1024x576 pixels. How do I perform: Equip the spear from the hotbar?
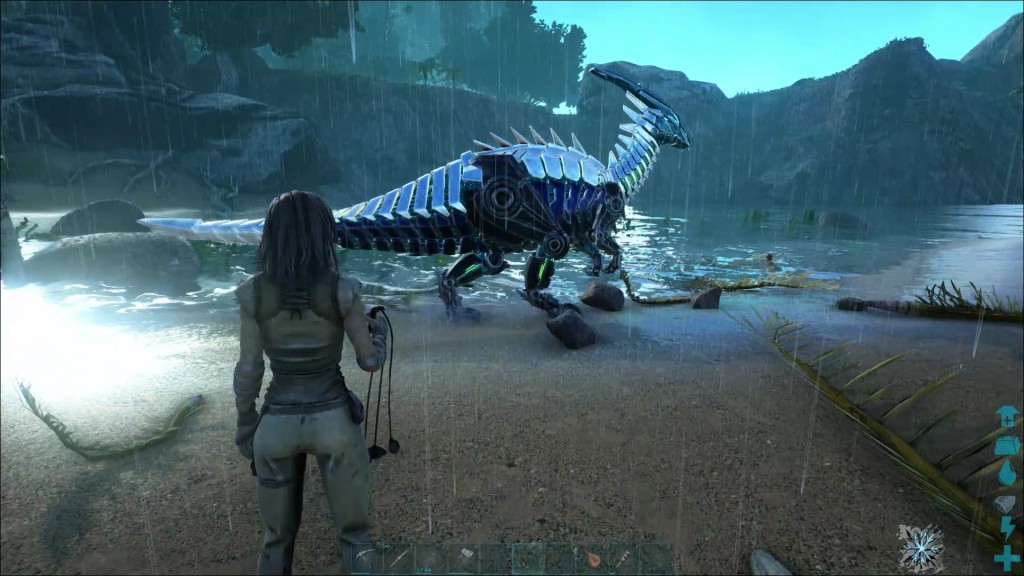coord(399,558)
